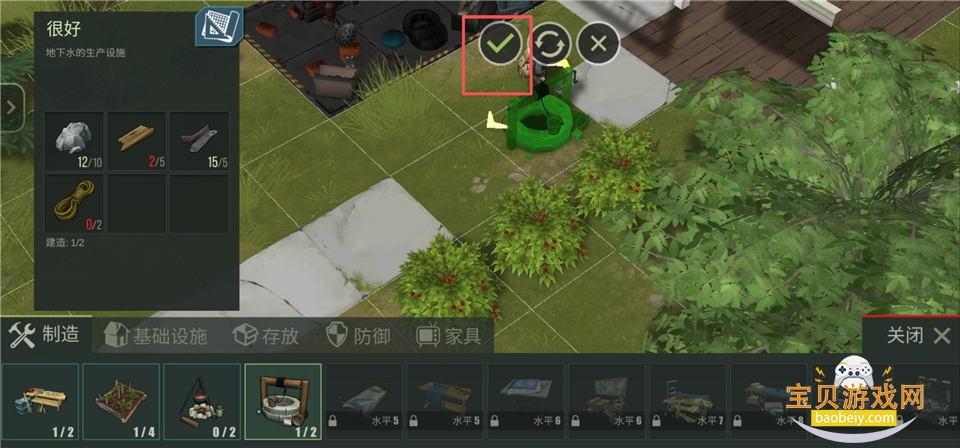Select the rope resource slot
960x448 pixels.
click(x=73, y=204)
